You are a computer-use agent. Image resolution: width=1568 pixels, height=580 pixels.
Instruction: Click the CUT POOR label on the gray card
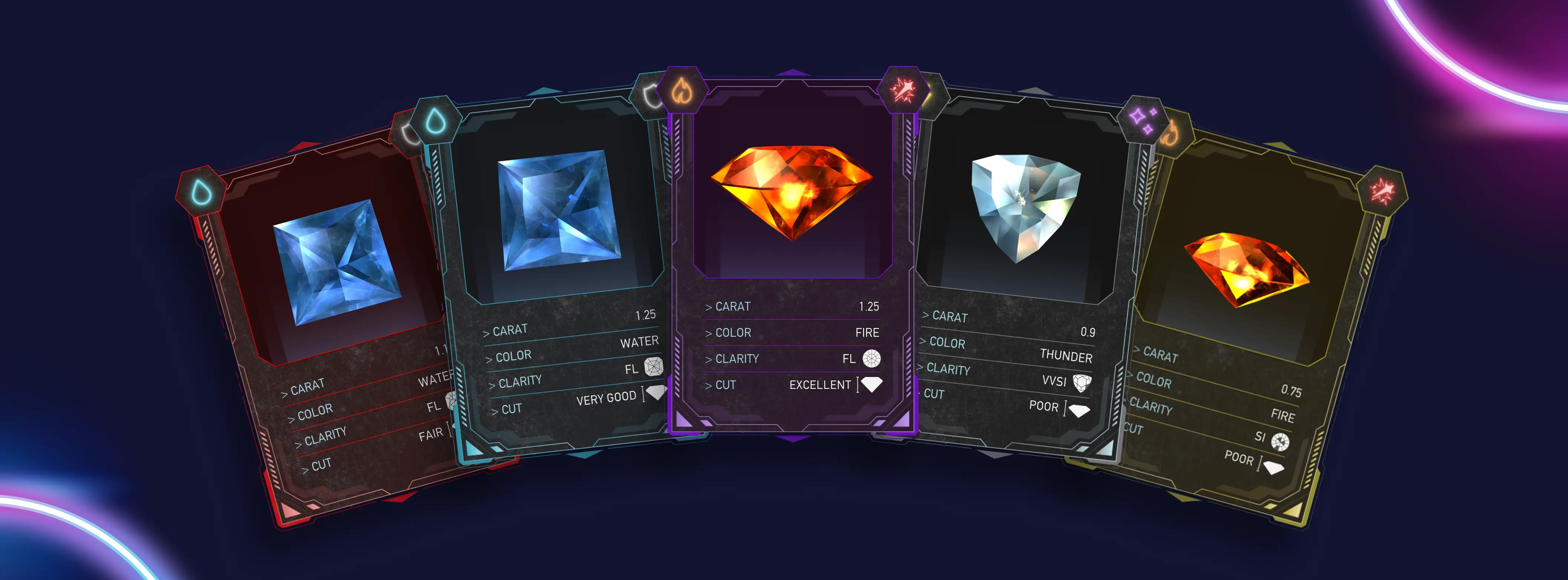pos(1044,407)
